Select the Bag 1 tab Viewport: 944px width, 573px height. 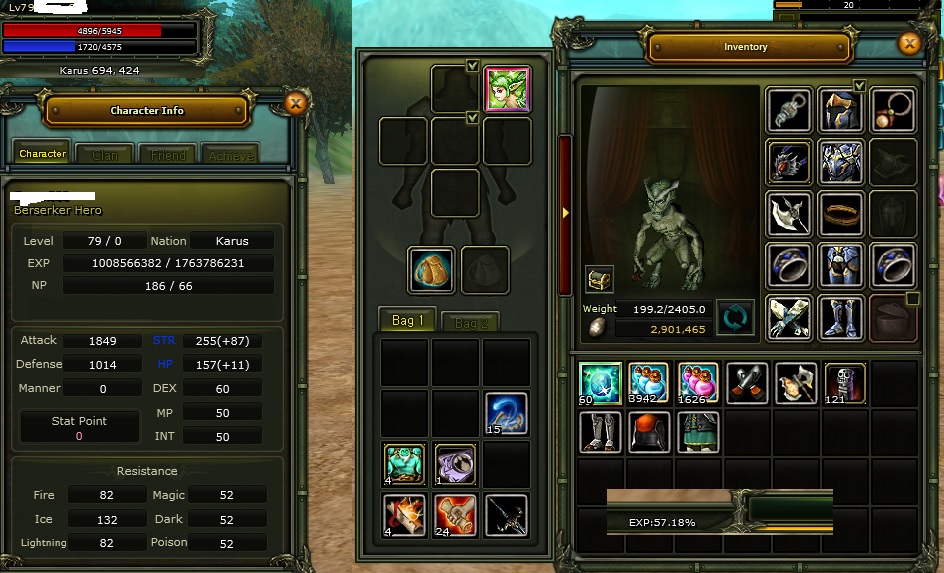(x=408, y=321)
